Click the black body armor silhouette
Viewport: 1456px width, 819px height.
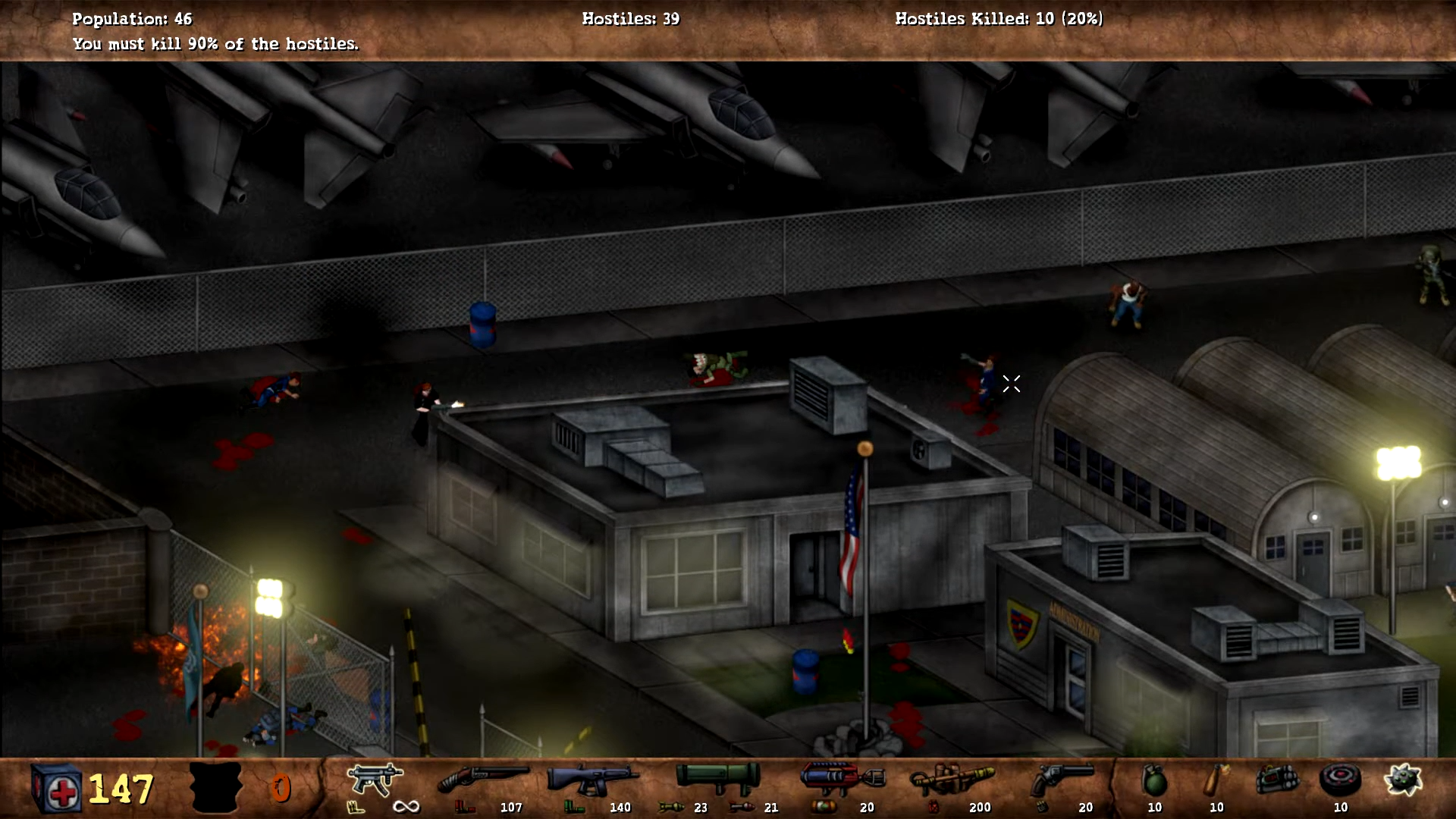click(216, 787)
